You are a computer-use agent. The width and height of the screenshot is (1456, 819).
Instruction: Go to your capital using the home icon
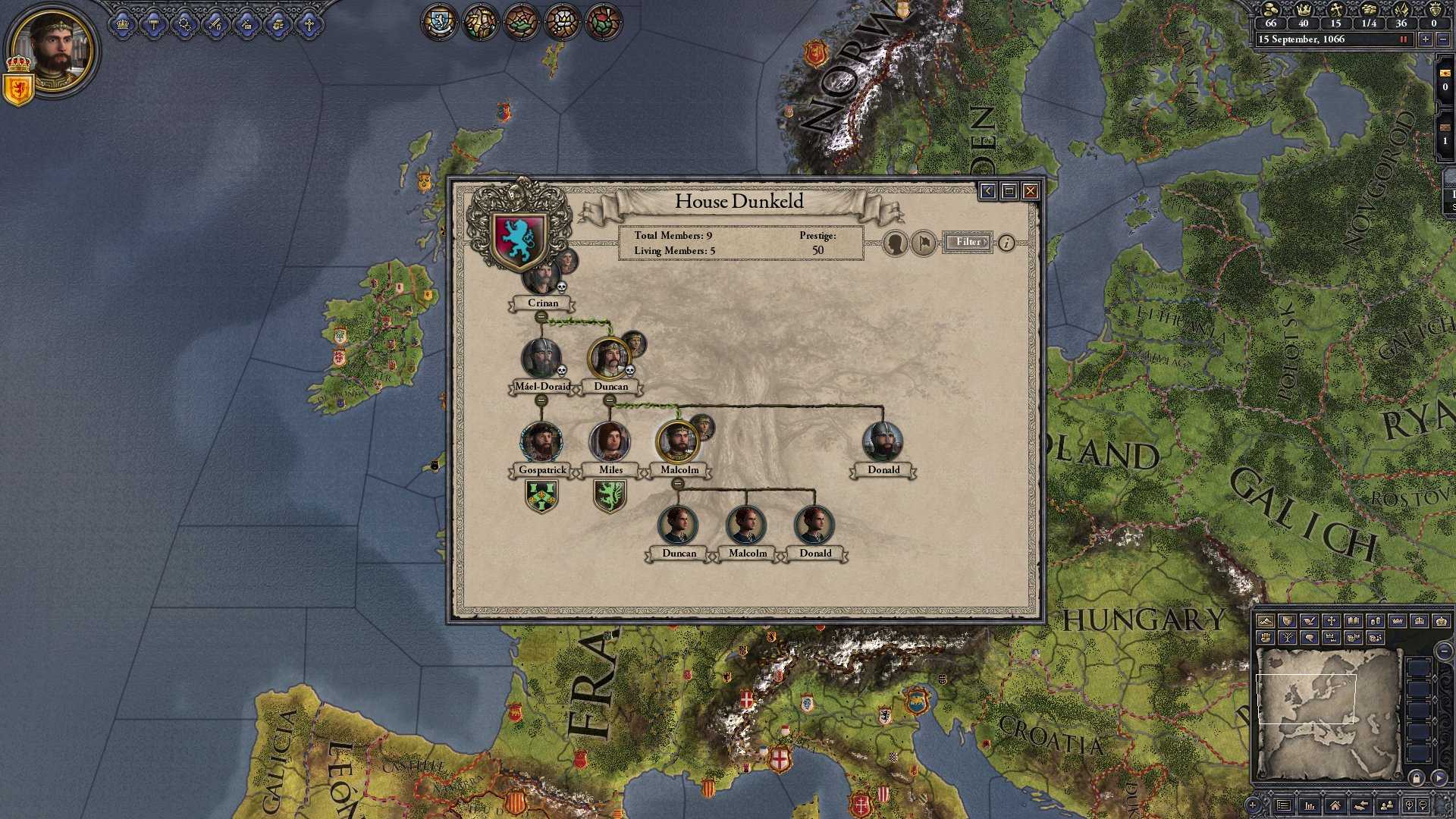[x=1335, y=805]
